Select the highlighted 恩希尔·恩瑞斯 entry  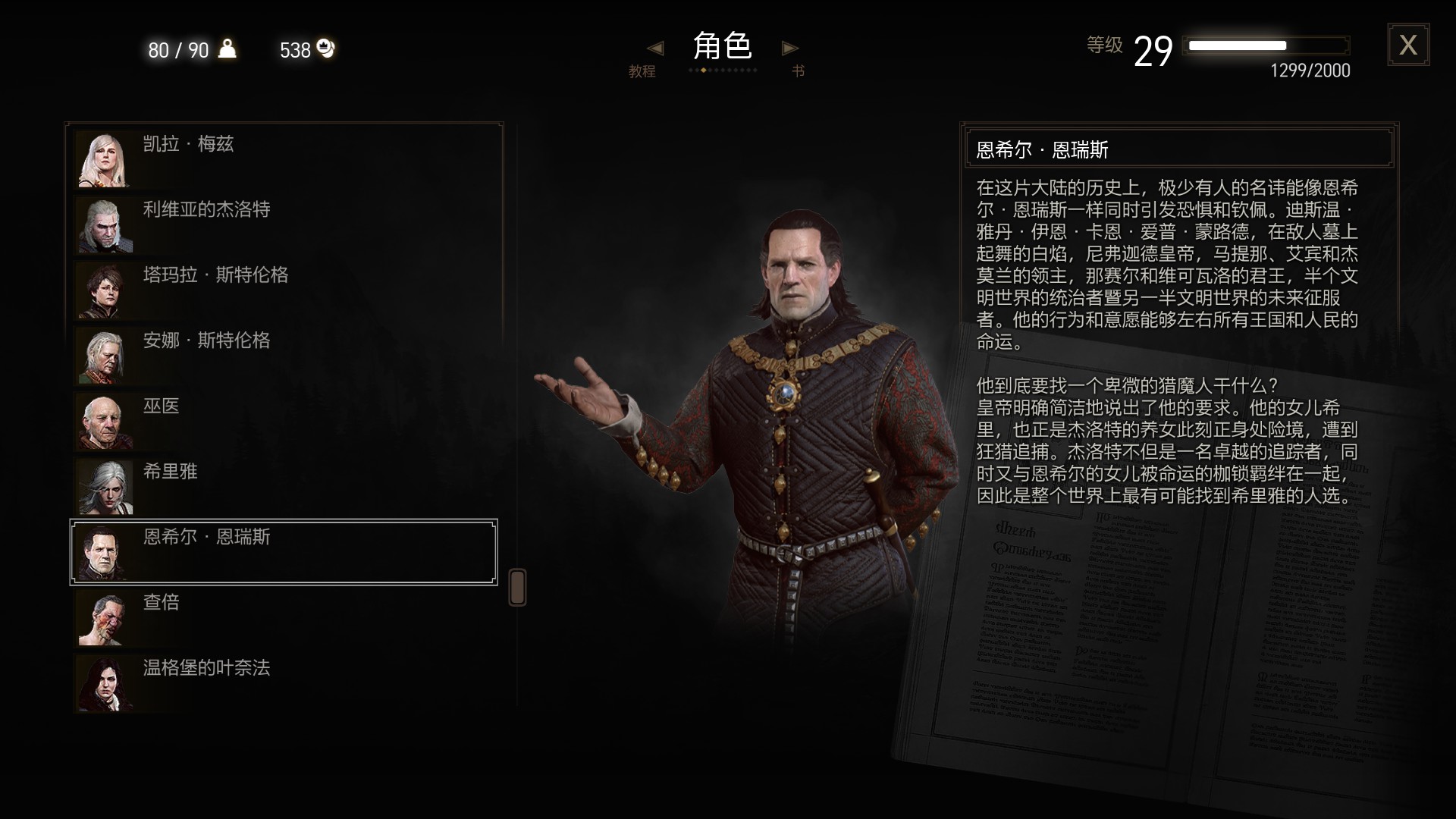[x=283, y=552]
